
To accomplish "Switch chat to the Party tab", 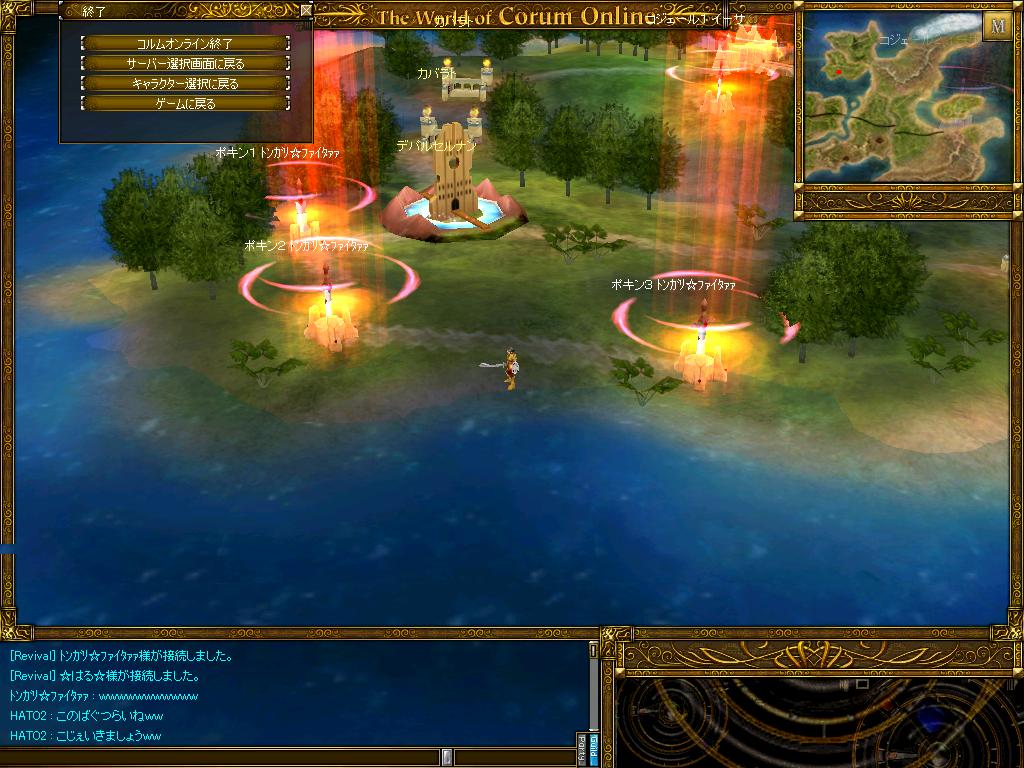I will [x=581, y=748].
